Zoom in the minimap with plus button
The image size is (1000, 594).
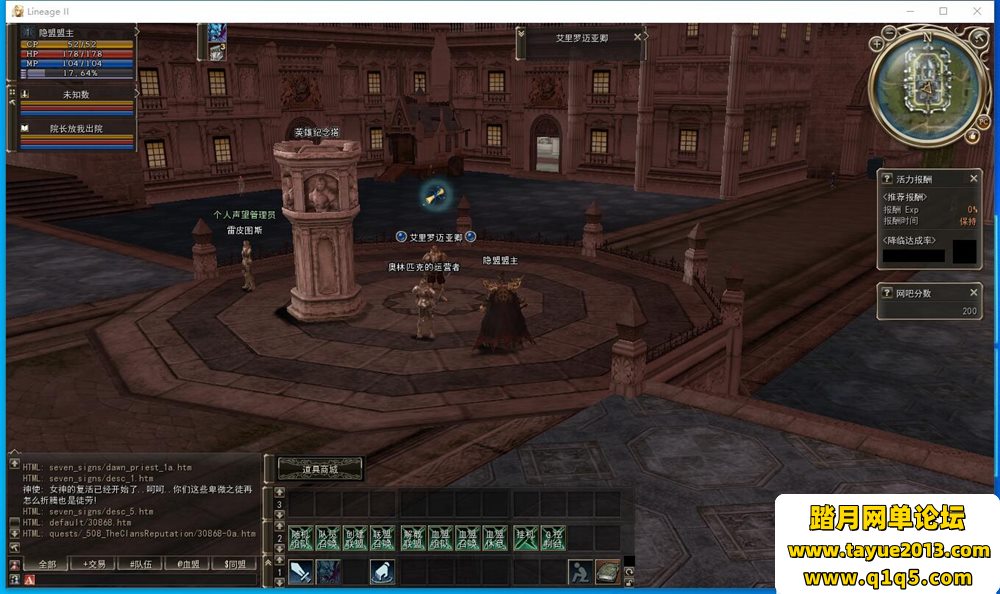877,43
